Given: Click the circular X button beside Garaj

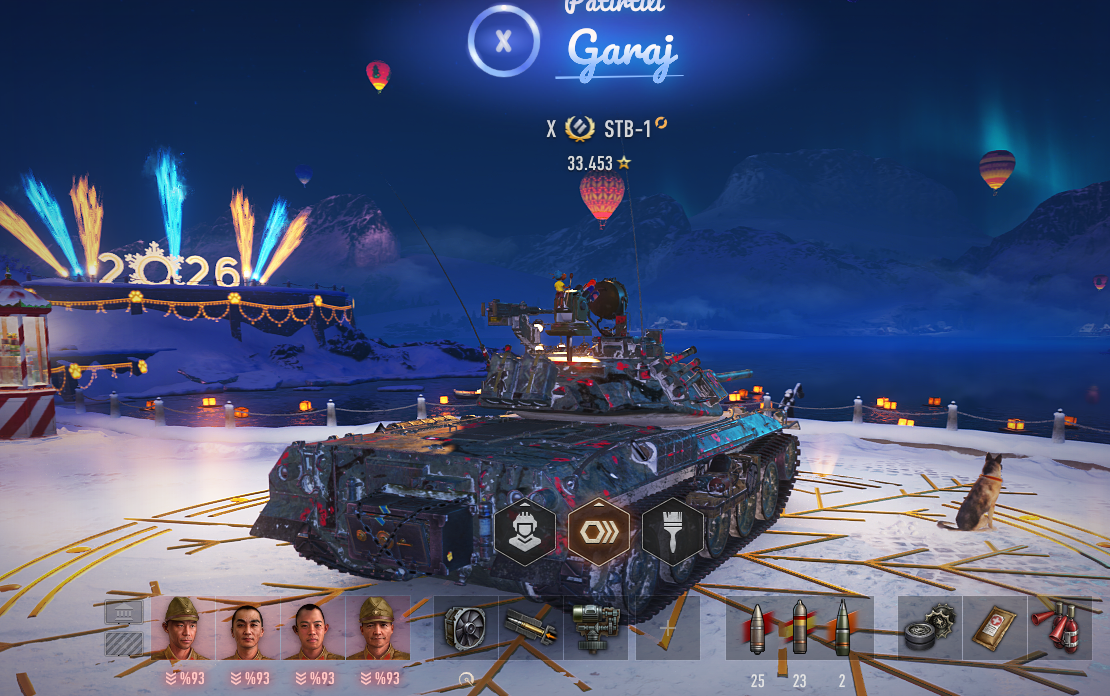Looking at the screenshot, I should [x=504, y=41].
